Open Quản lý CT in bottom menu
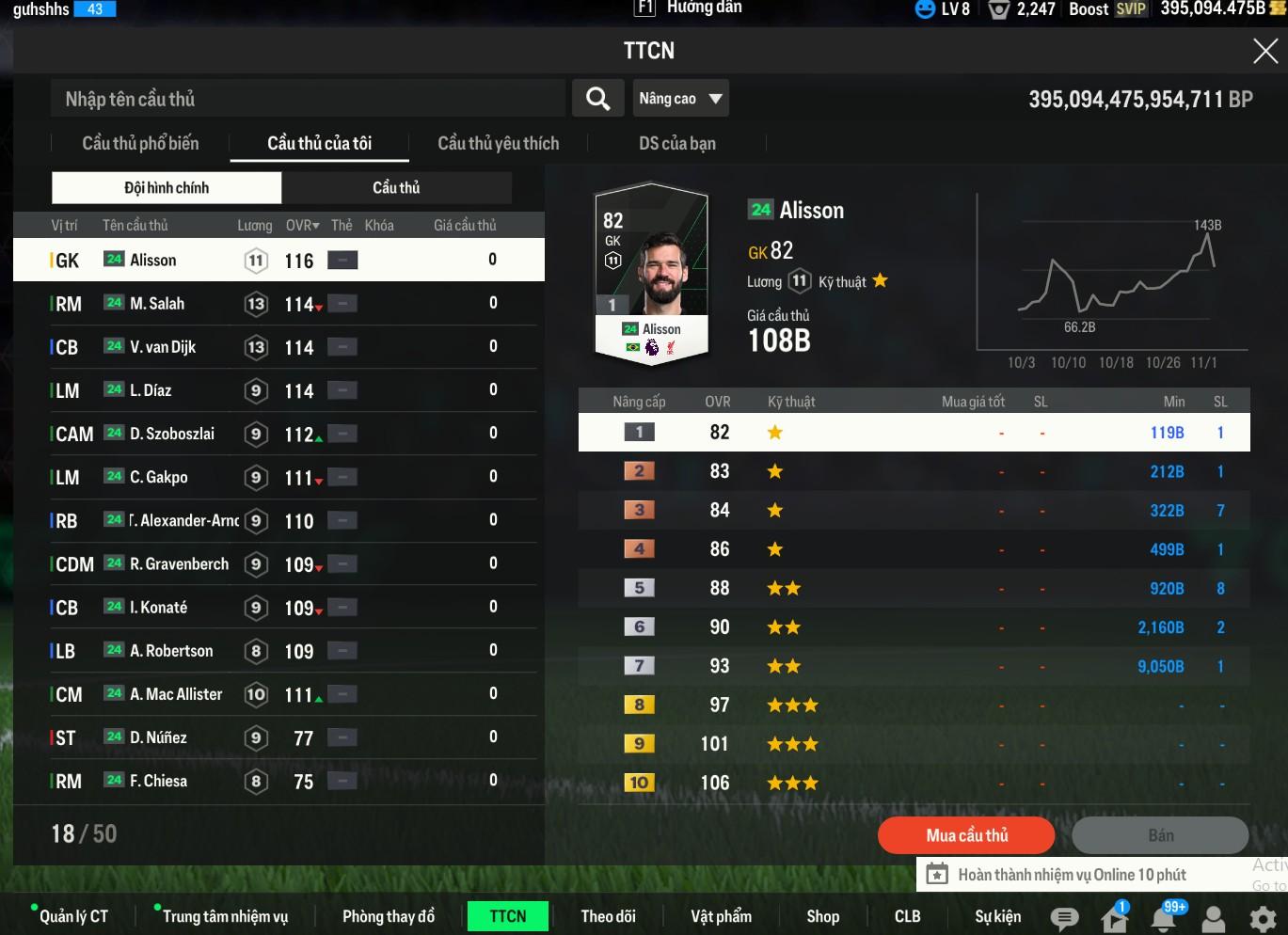The width and height of the screenshot is (1288, 935). coord(73,916)
